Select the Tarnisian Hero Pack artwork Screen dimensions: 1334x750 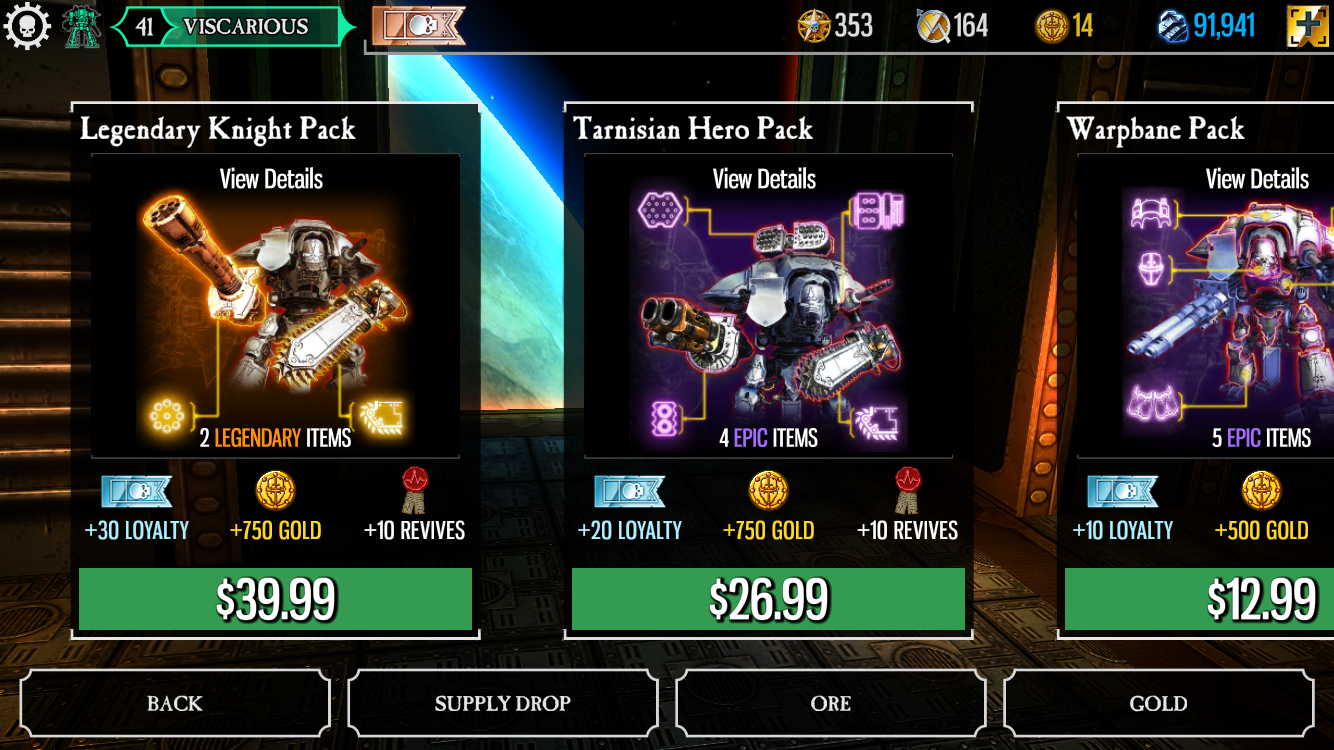point(768,310)
